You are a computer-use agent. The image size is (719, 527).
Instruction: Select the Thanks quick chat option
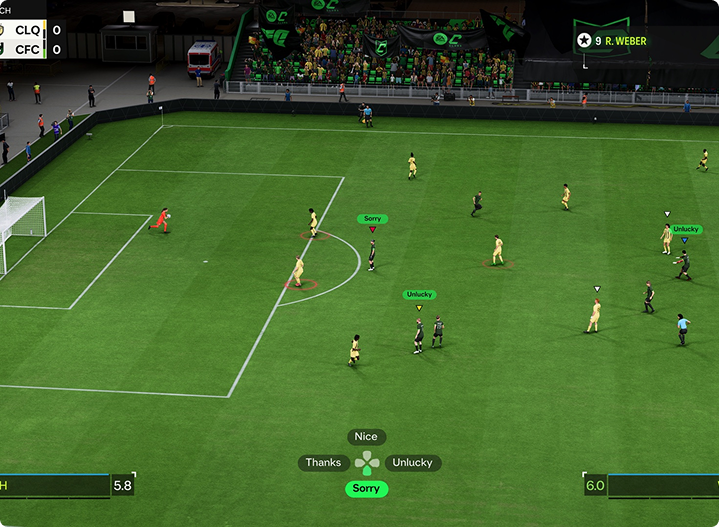[323, 463]
